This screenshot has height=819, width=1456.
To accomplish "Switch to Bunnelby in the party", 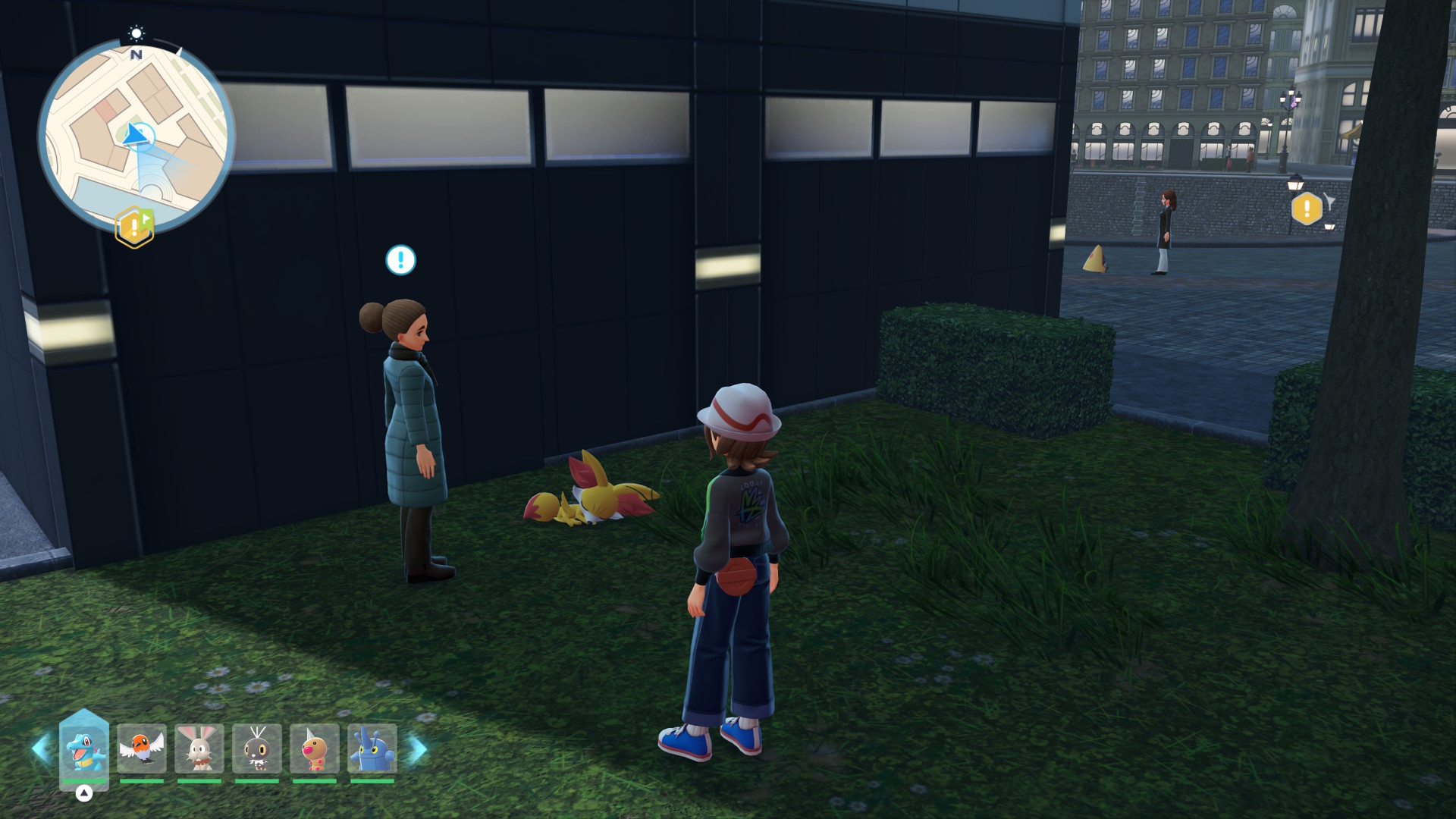I will 199,748.
